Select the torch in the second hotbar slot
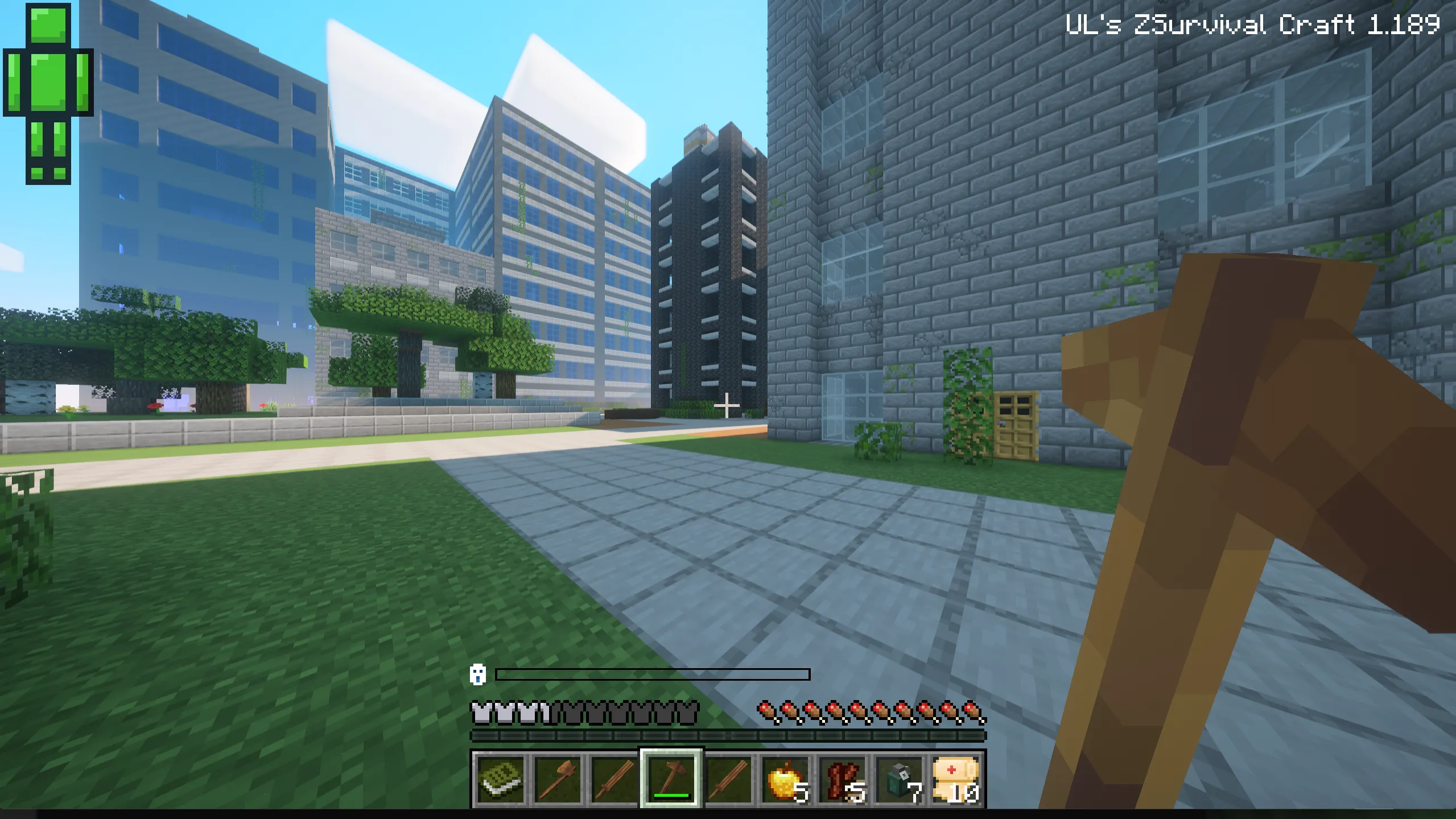The width and height of the screenshot is (1456, 819). [x=559, y=780]
